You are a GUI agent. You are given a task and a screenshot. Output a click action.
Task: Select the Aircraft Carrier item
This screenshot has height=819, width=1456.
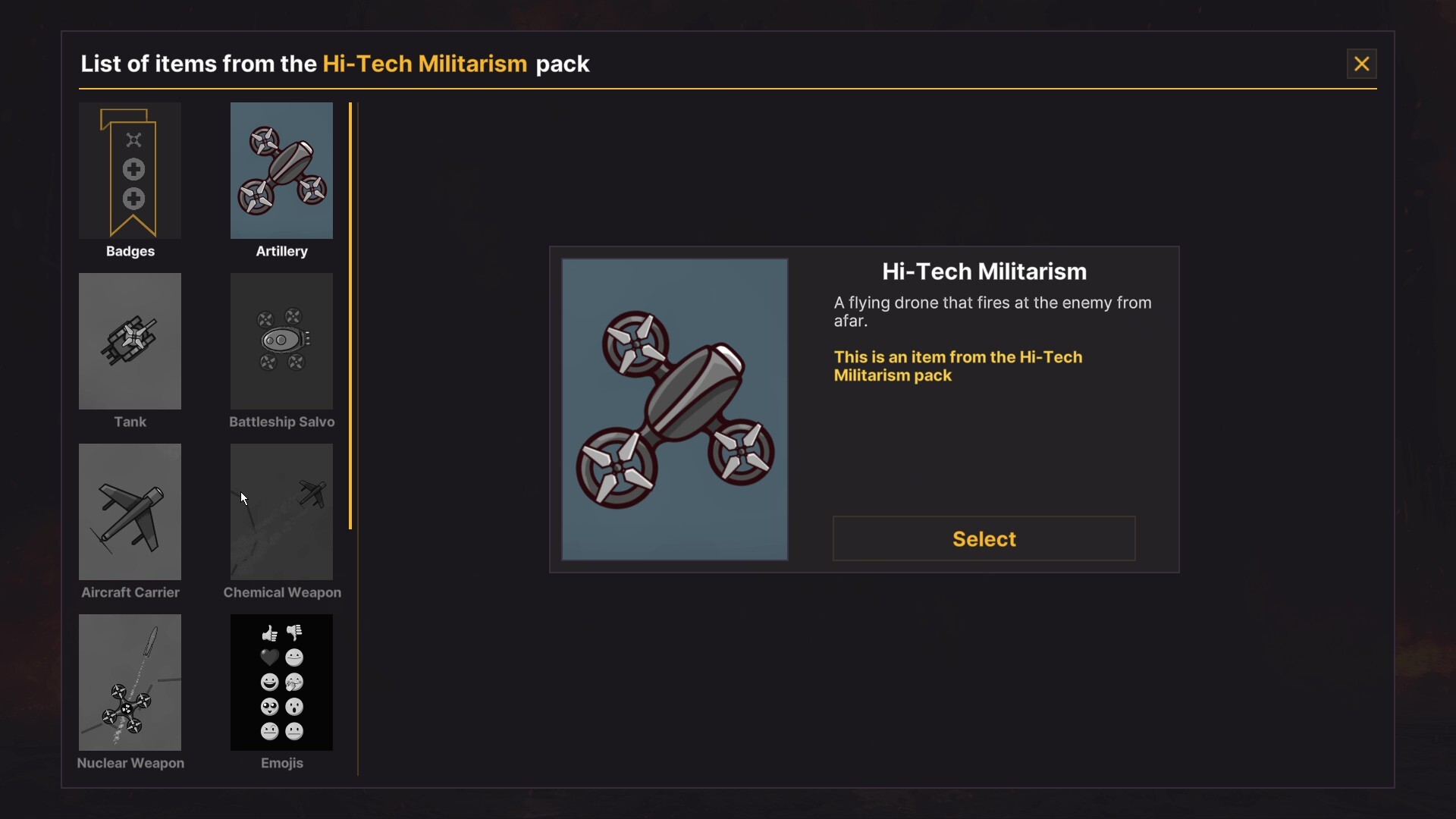(130, 512)
